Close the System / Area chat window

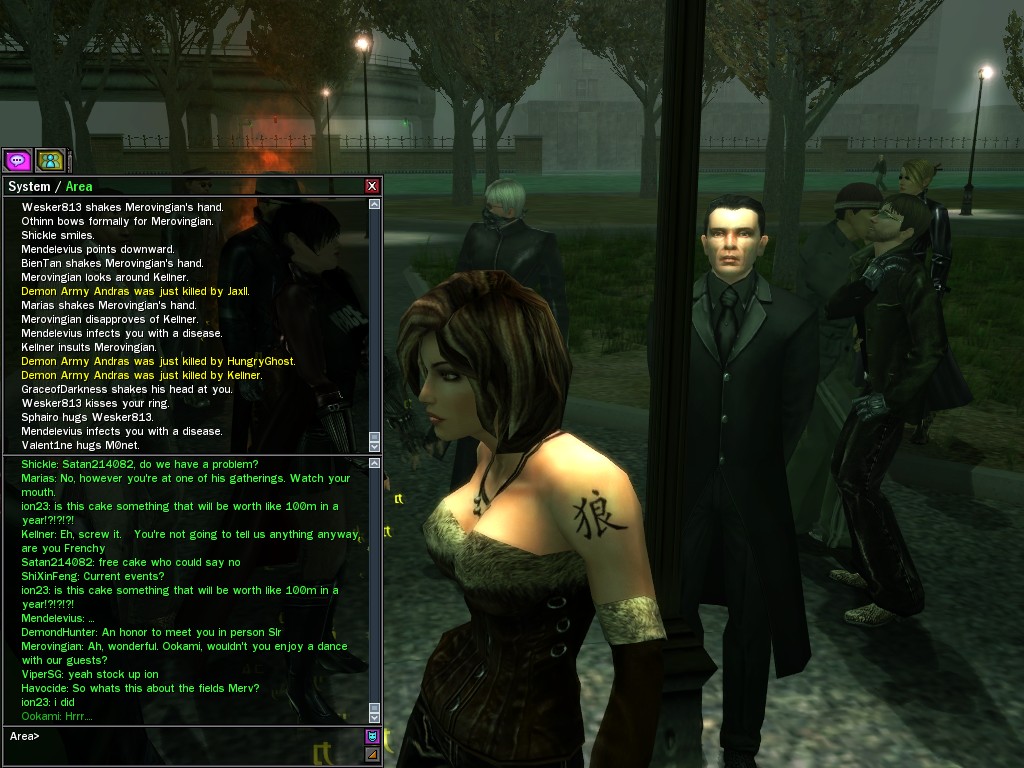(x=372, y=186)
